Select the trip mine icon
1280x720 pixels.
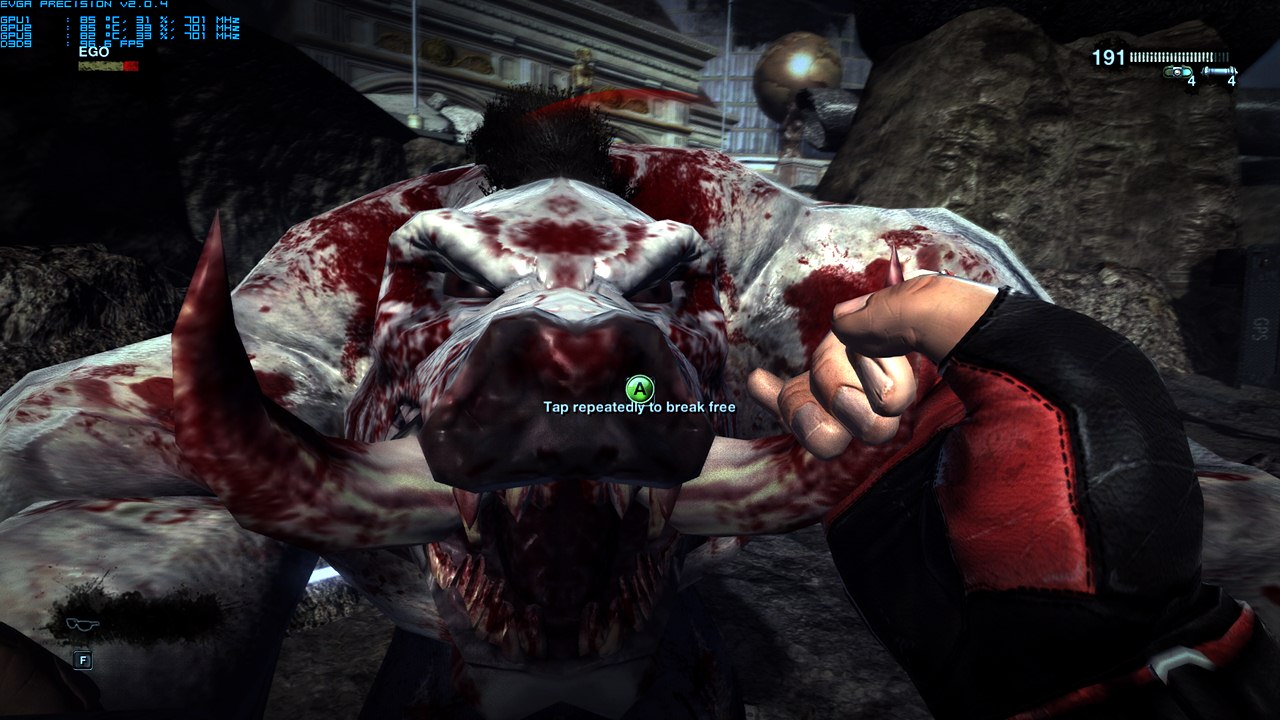pyautogui.click(x=1178, y=72)
